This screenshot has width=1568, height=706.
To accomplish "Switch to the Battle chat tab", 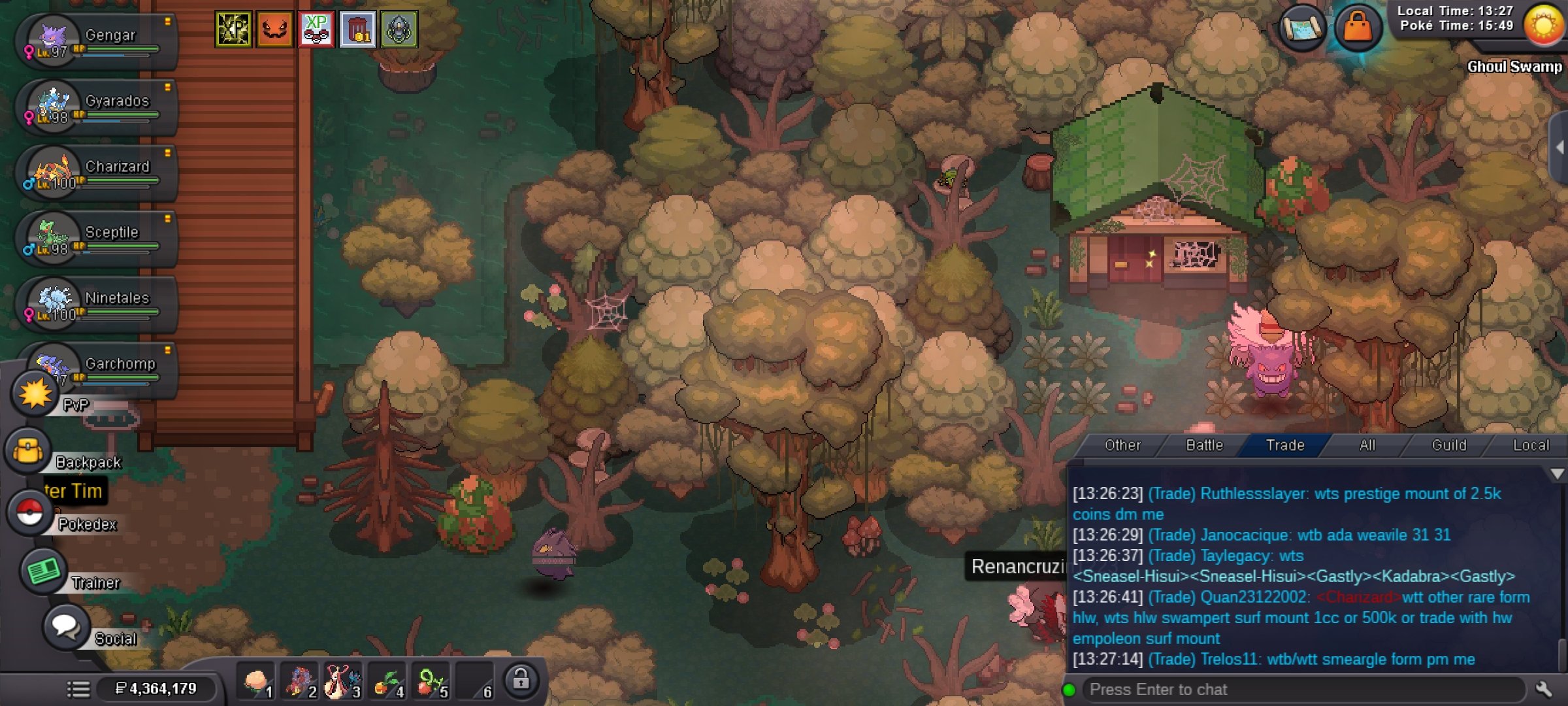I will (x=1204, y=445).
